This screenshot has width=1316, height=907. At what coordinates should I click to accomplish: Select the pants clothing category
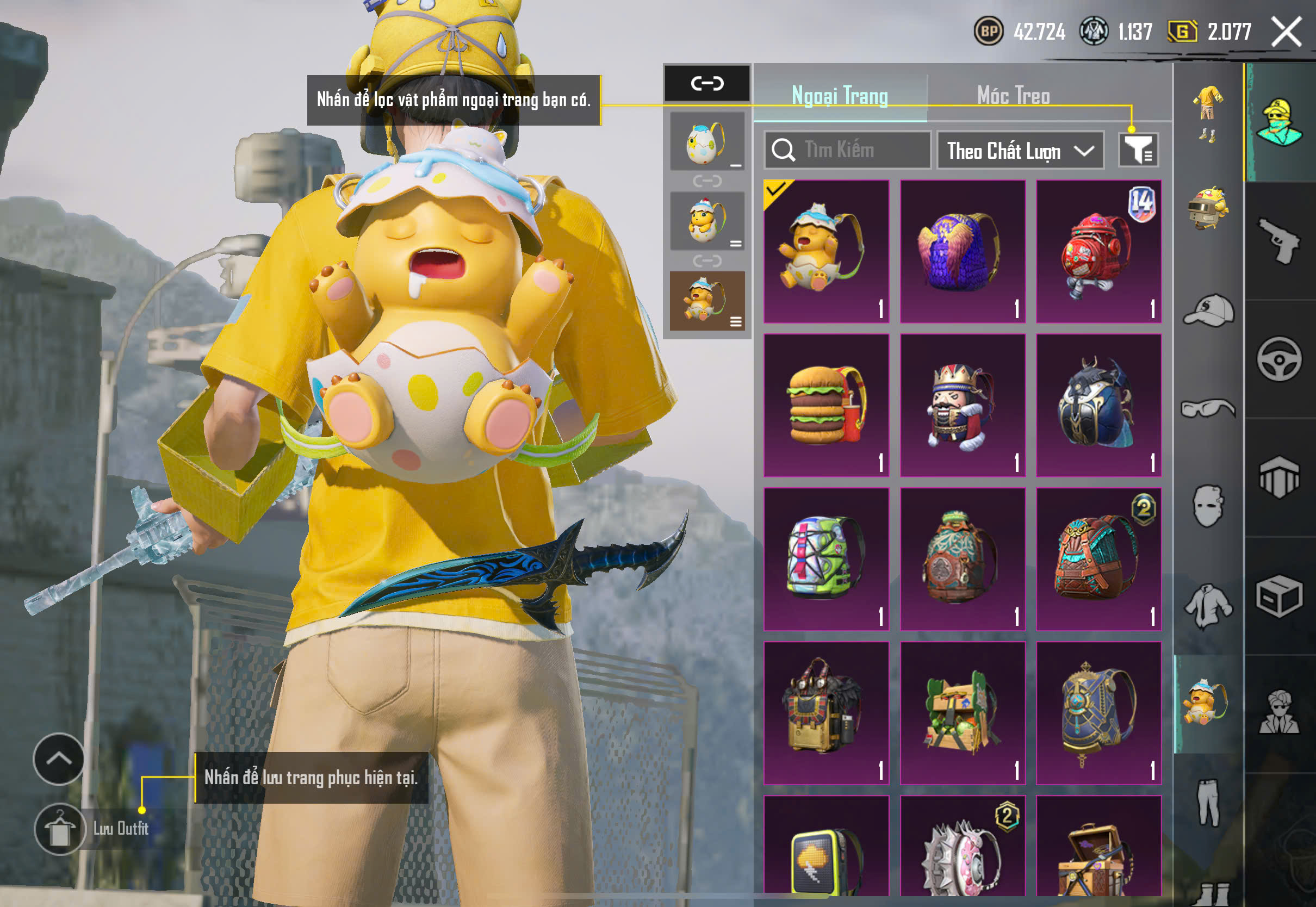pyautogui.click(x=1209, y=802)
